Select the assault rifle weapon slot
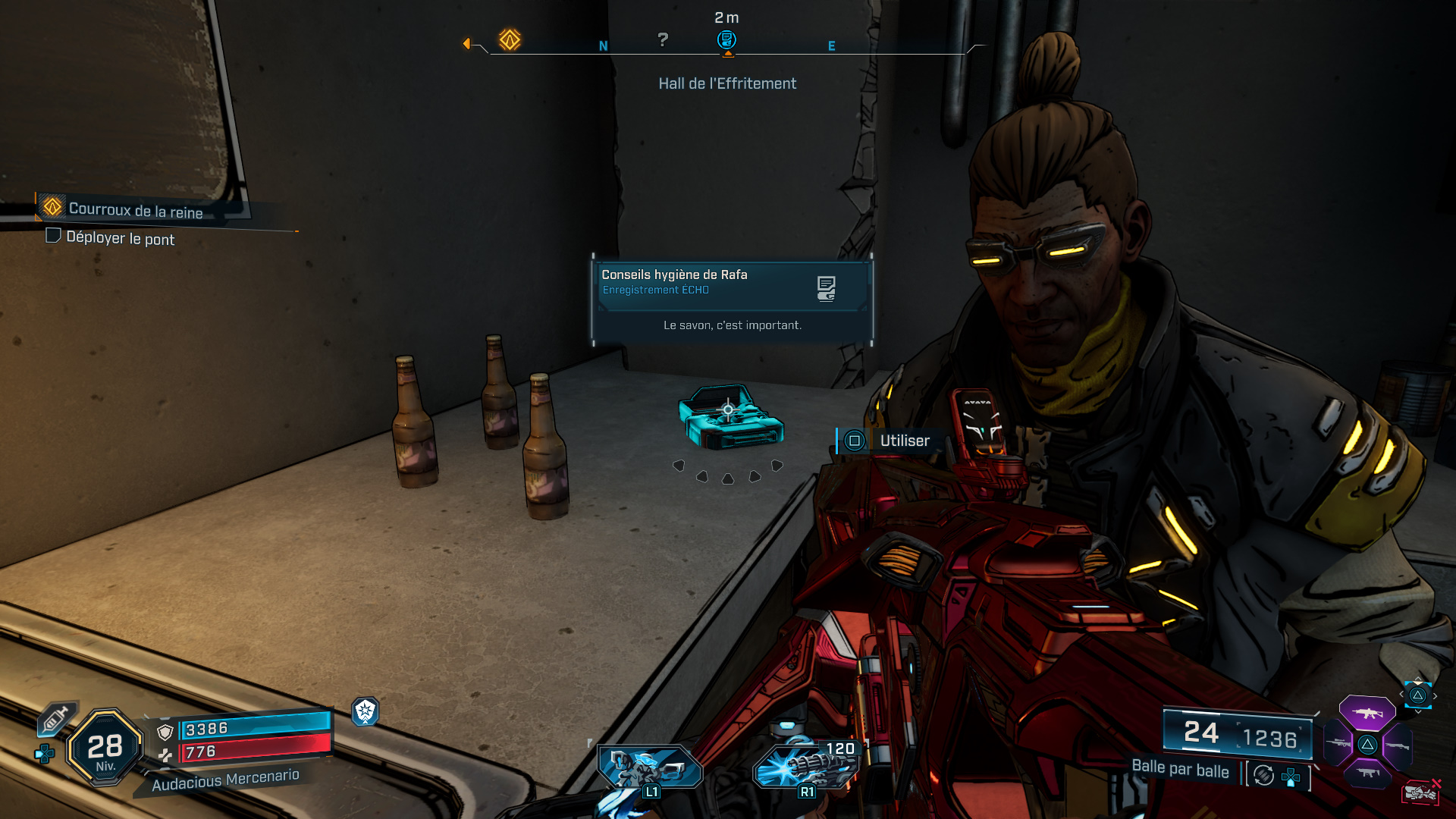 click(1367, 713)
